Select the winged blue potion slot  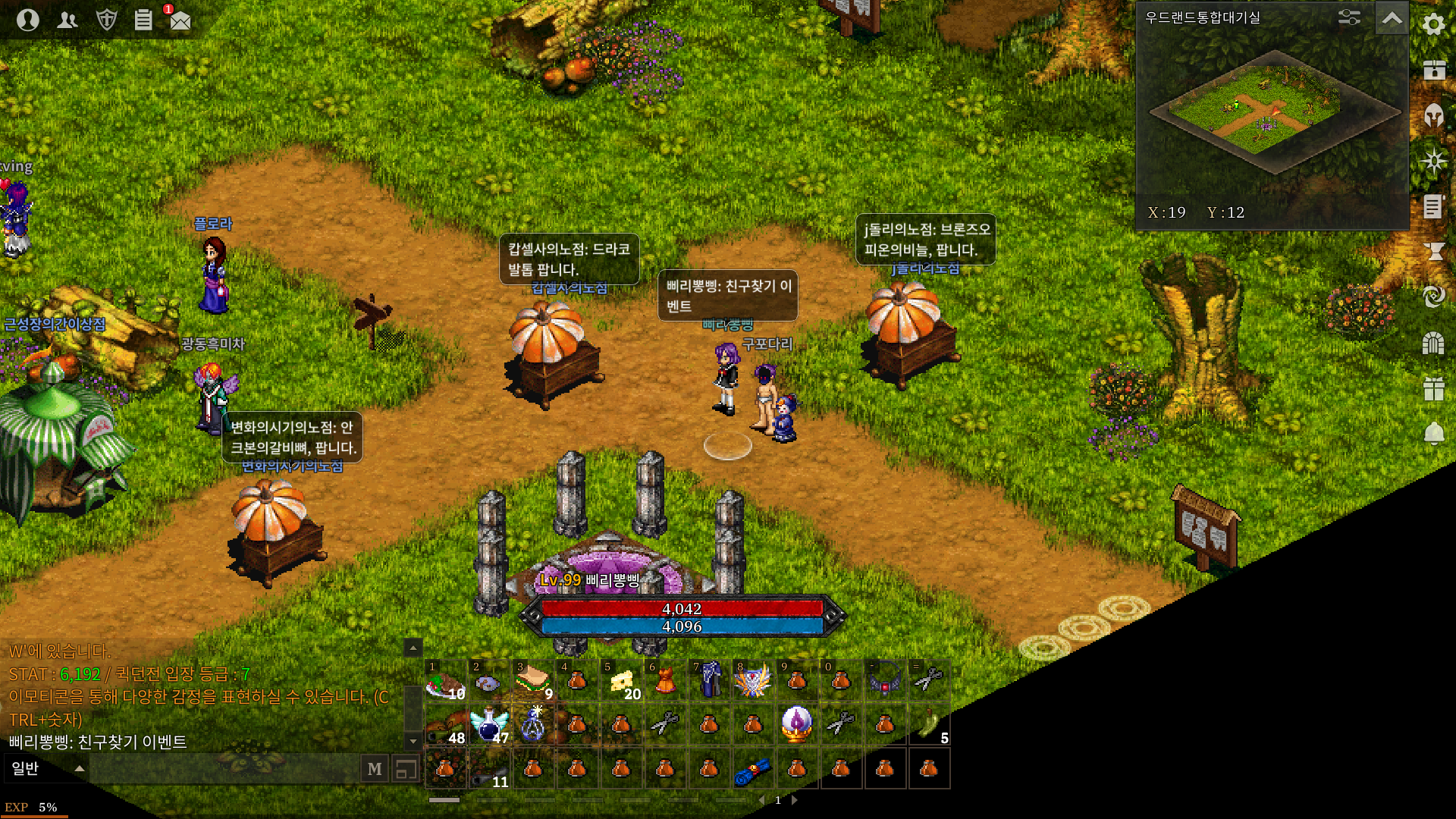click(489, 724)
